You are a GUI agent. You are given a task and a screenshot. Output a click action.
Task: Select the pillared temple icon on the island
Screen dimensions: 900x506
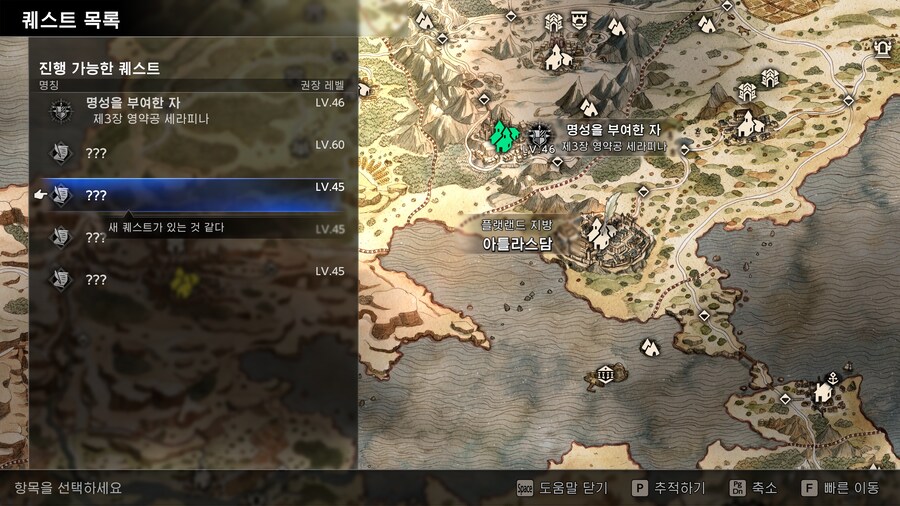coord(604,374)
